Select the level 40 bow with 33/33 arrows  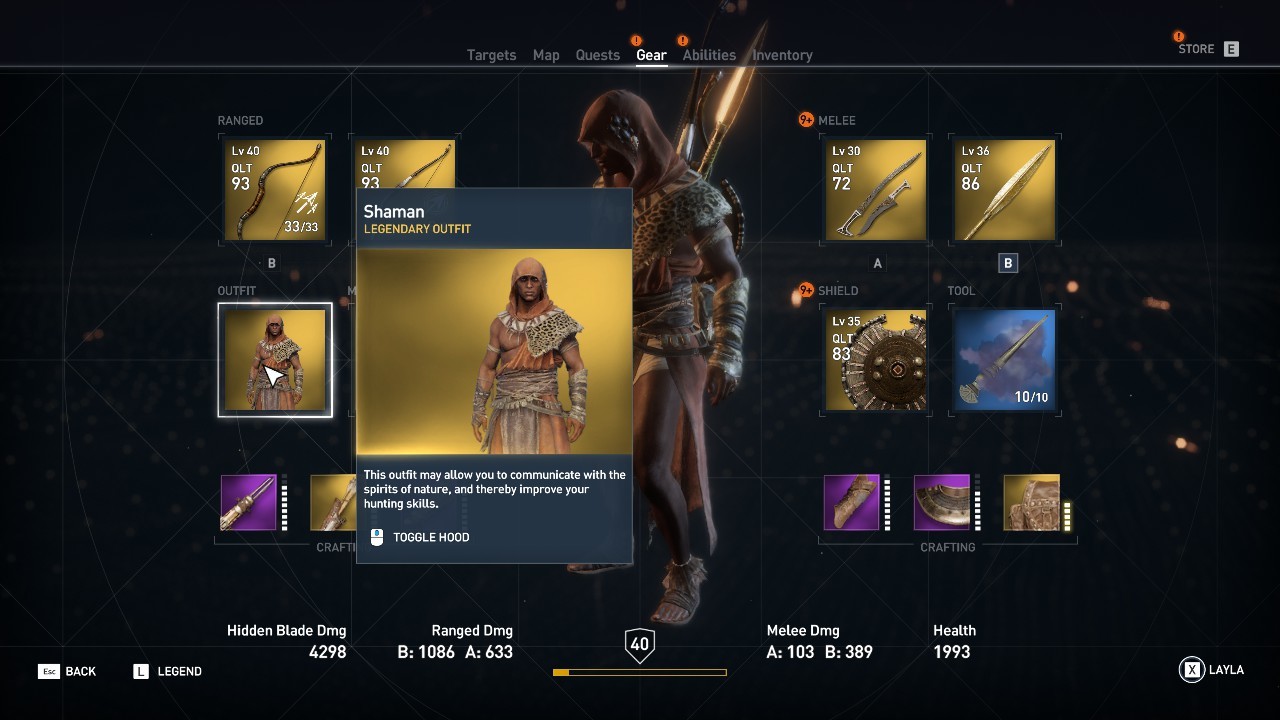tap(274, 190)
